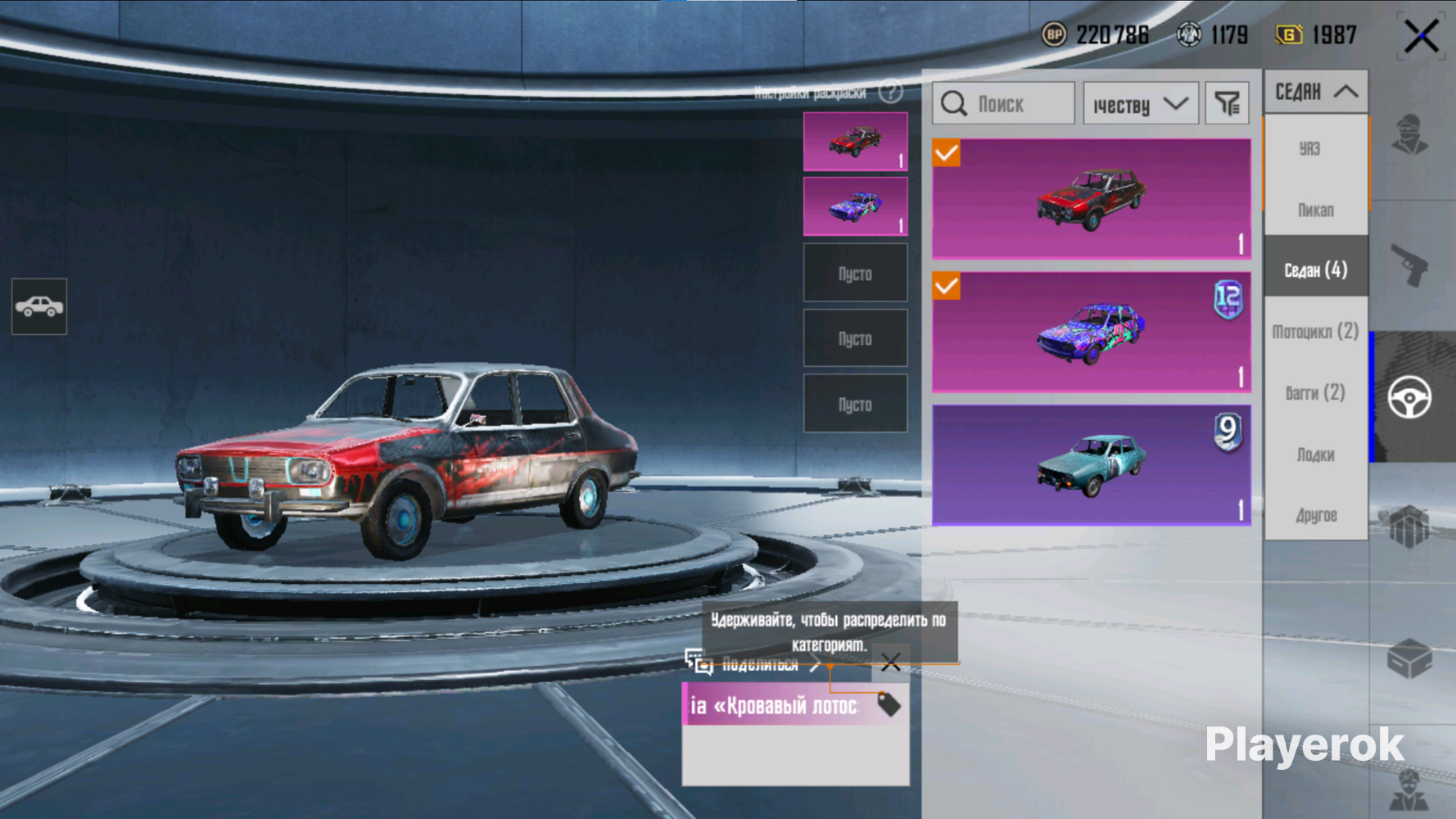
Task: Open the paint settings help question mark
Action: (x=890, y=92)
